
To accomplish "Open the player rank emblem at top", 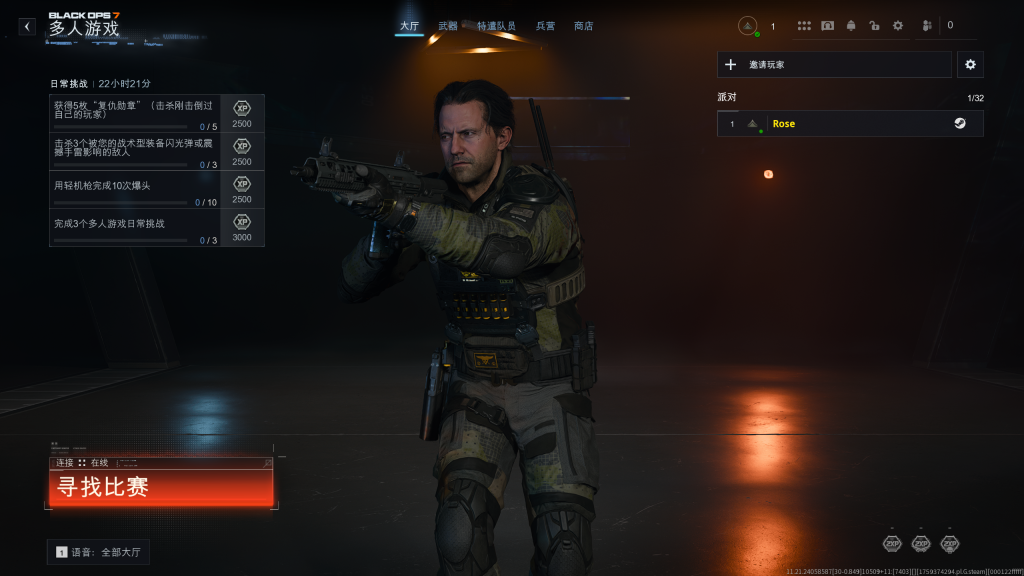I will click(748, 26).
